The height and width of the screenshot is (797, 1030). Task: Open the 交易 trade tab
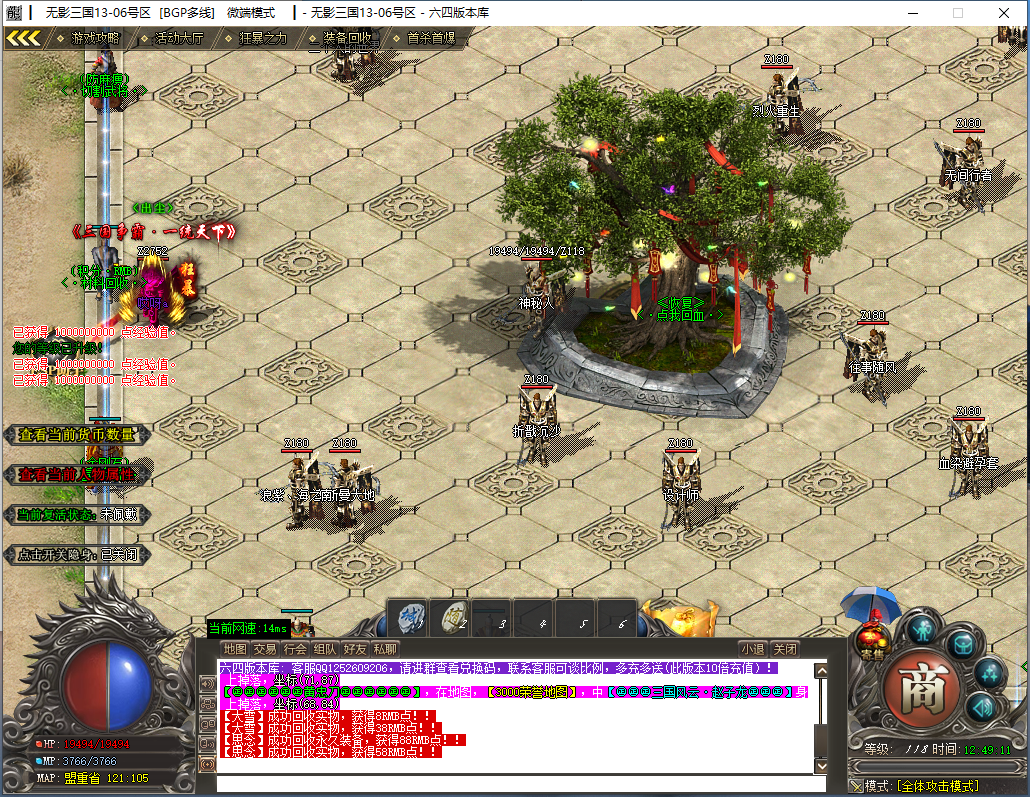point(265,649)
